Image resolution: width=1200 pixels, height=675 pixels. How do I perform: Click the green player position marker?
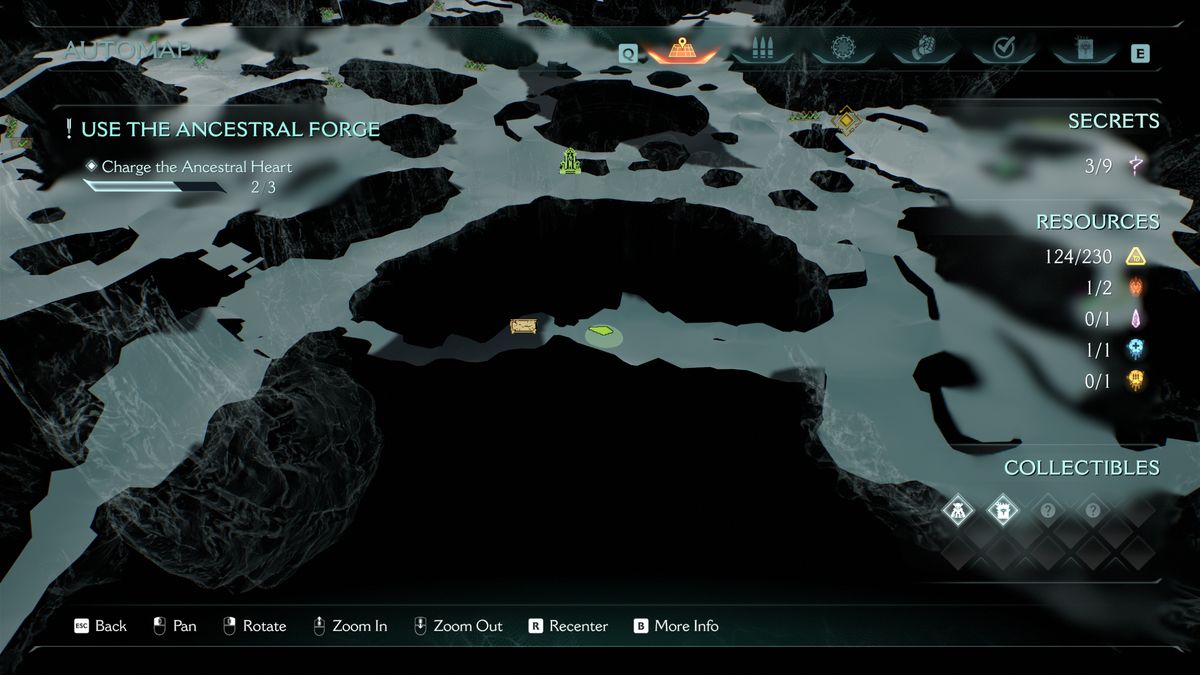pos(602,331)
